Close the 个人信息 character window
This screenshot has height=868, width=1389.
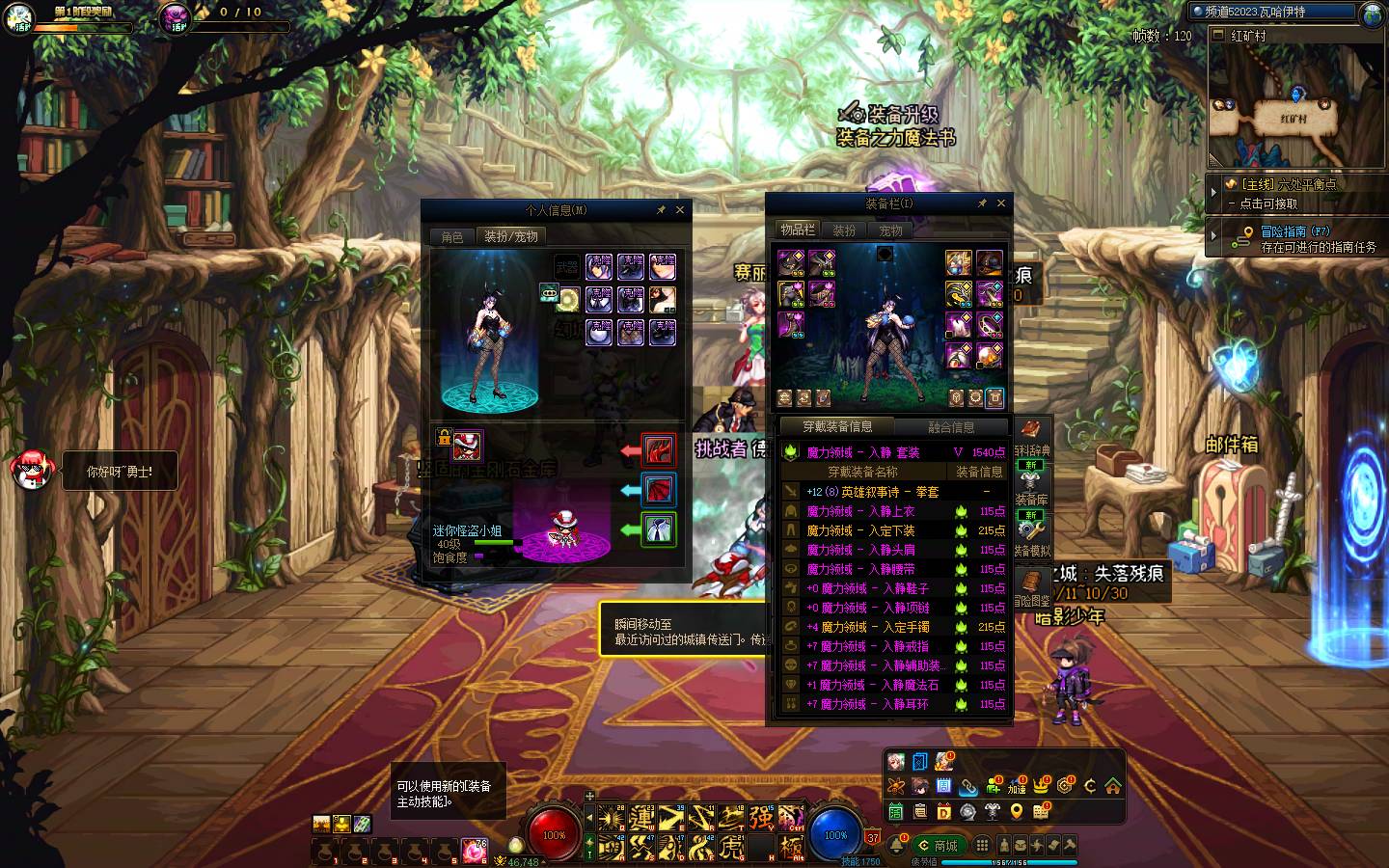(680, 210)
